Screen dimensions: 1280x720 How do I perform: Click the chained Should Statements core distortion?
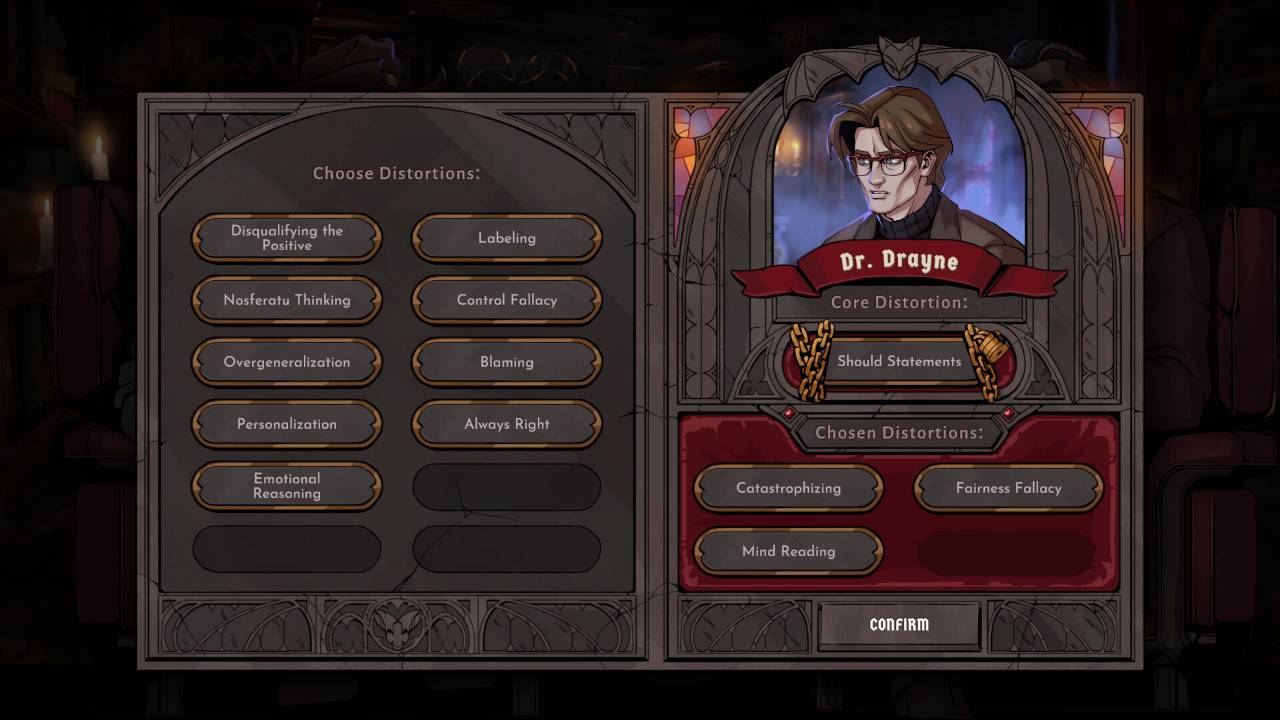pyautogui.click(x=898, y=361)
